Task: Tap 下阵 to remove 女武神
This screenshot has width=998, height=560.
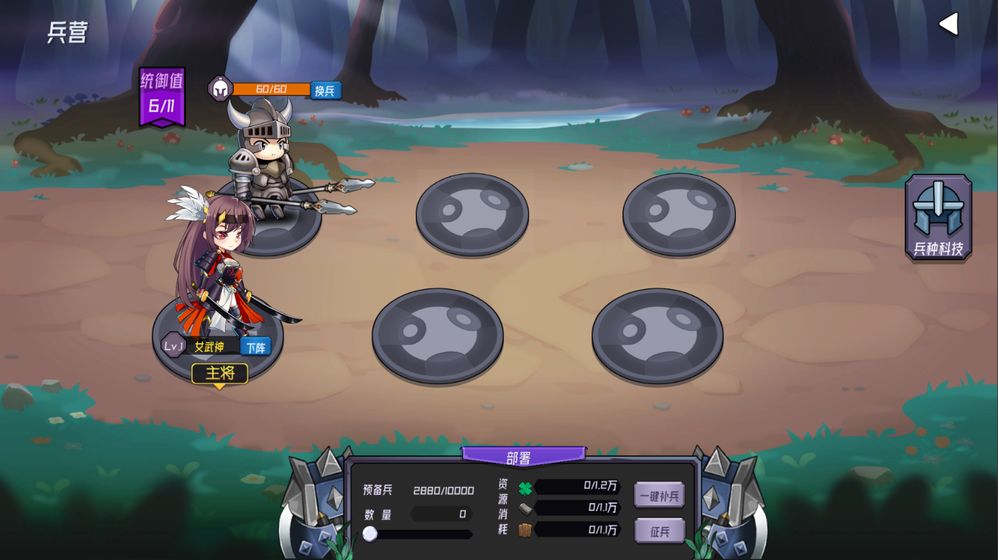Action: point(255,347)
